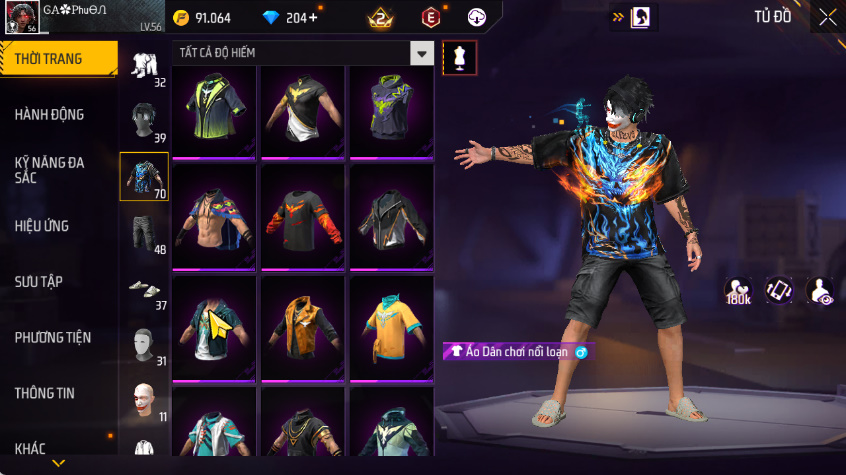Screen dimensions: 846x475
Task: Go to the PHƯƠNG TIỆN vehicles section
Action: tap(52, 338)
